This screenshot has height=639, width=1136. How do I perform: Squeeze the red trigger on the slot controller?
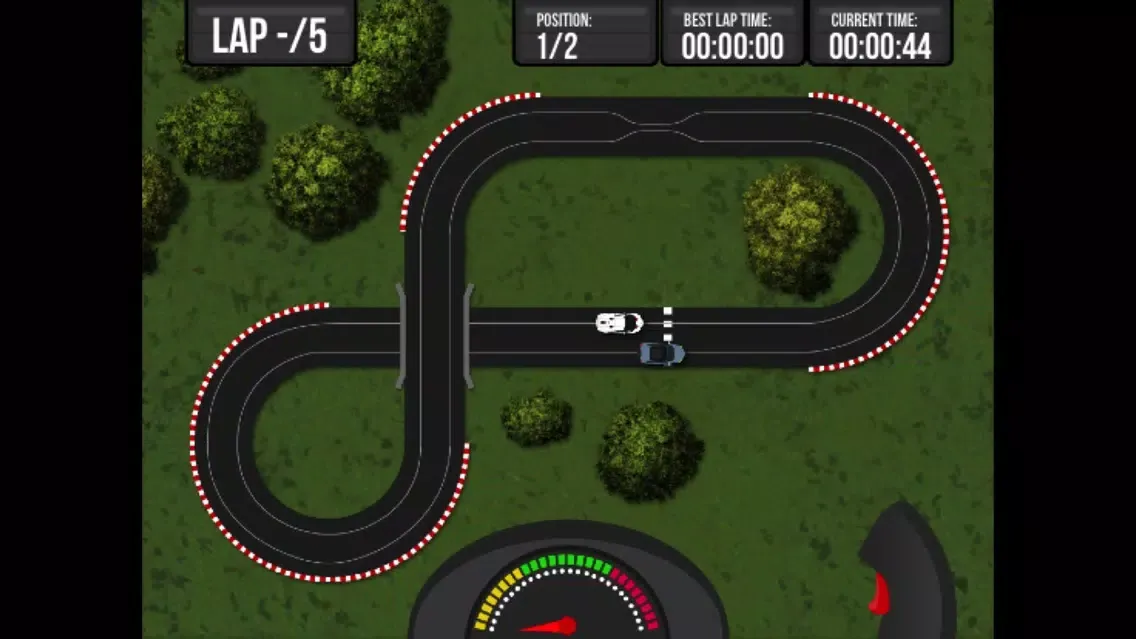click(879, 593)
